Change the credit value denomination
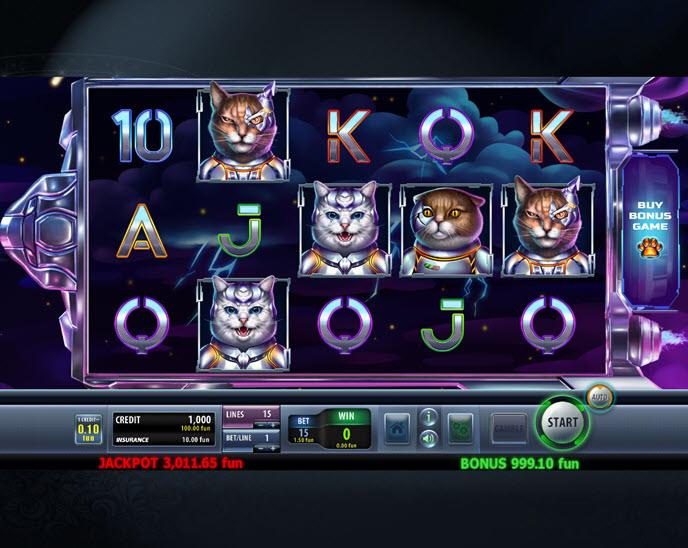The width and height of the screenshot is (688, 548). coord(88,429)
